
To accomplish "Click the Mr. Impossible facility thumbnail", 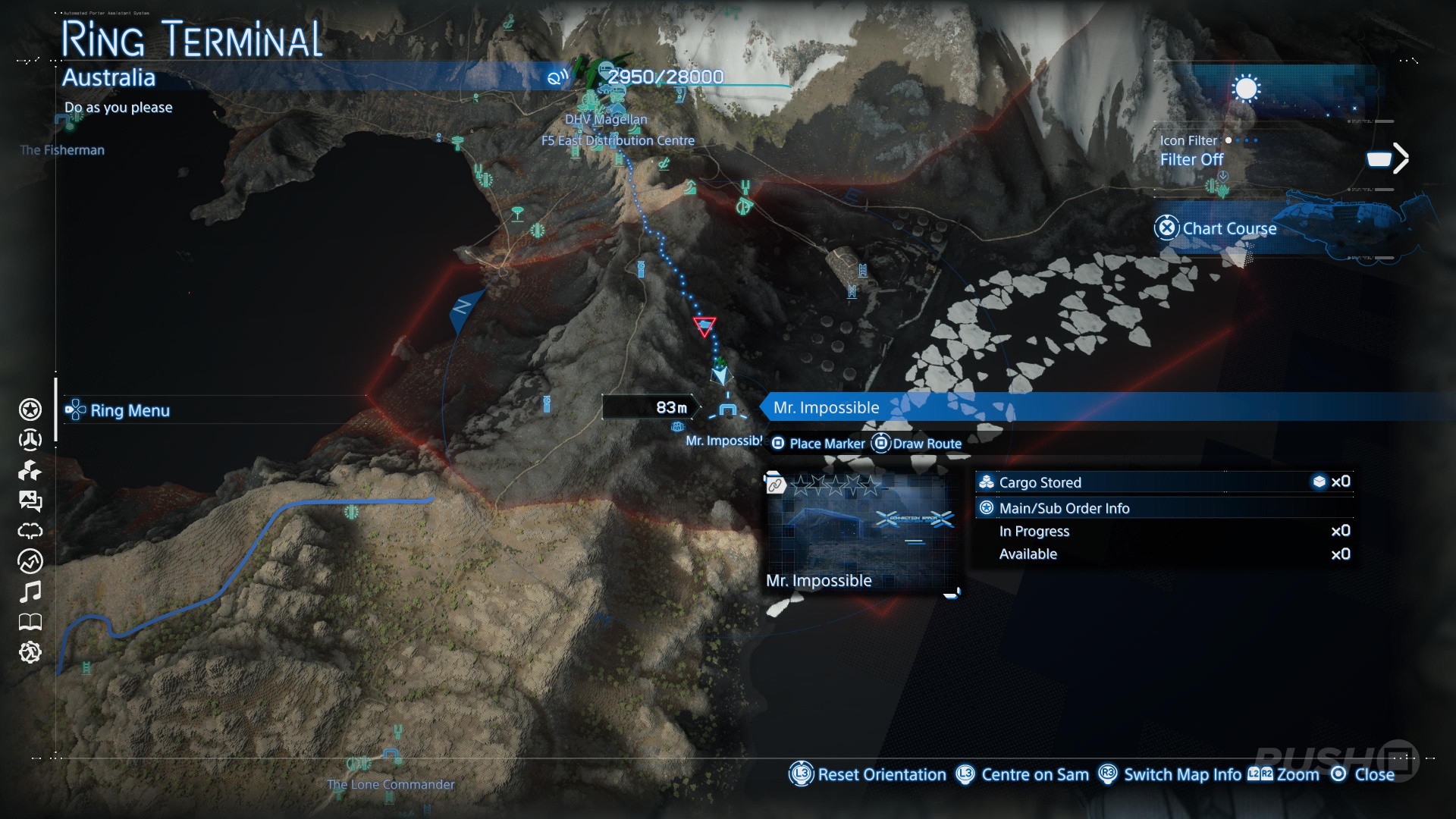I will tap(861, 531).
